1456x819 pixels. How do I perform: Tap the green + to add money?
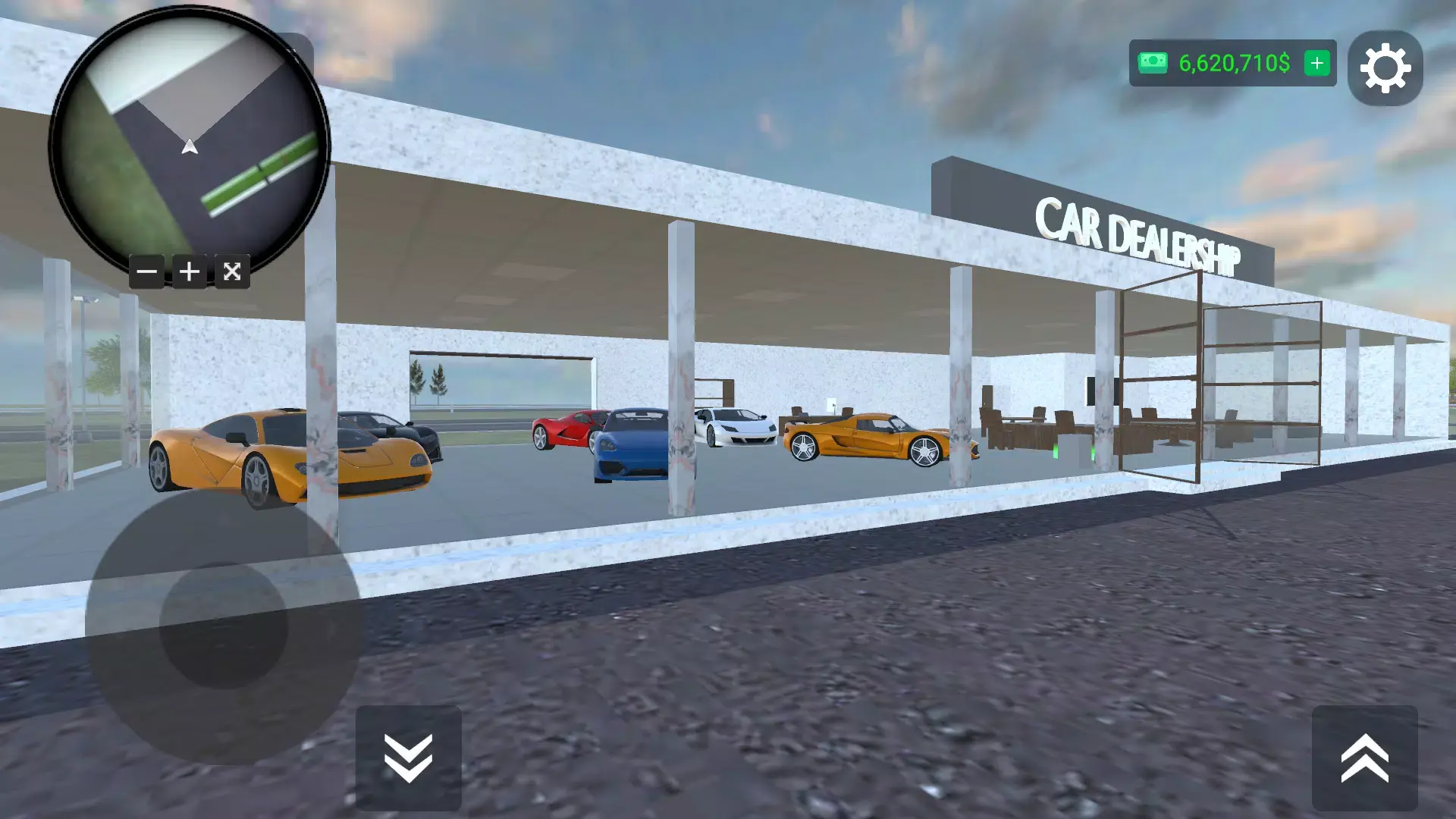click(1316, 64)
